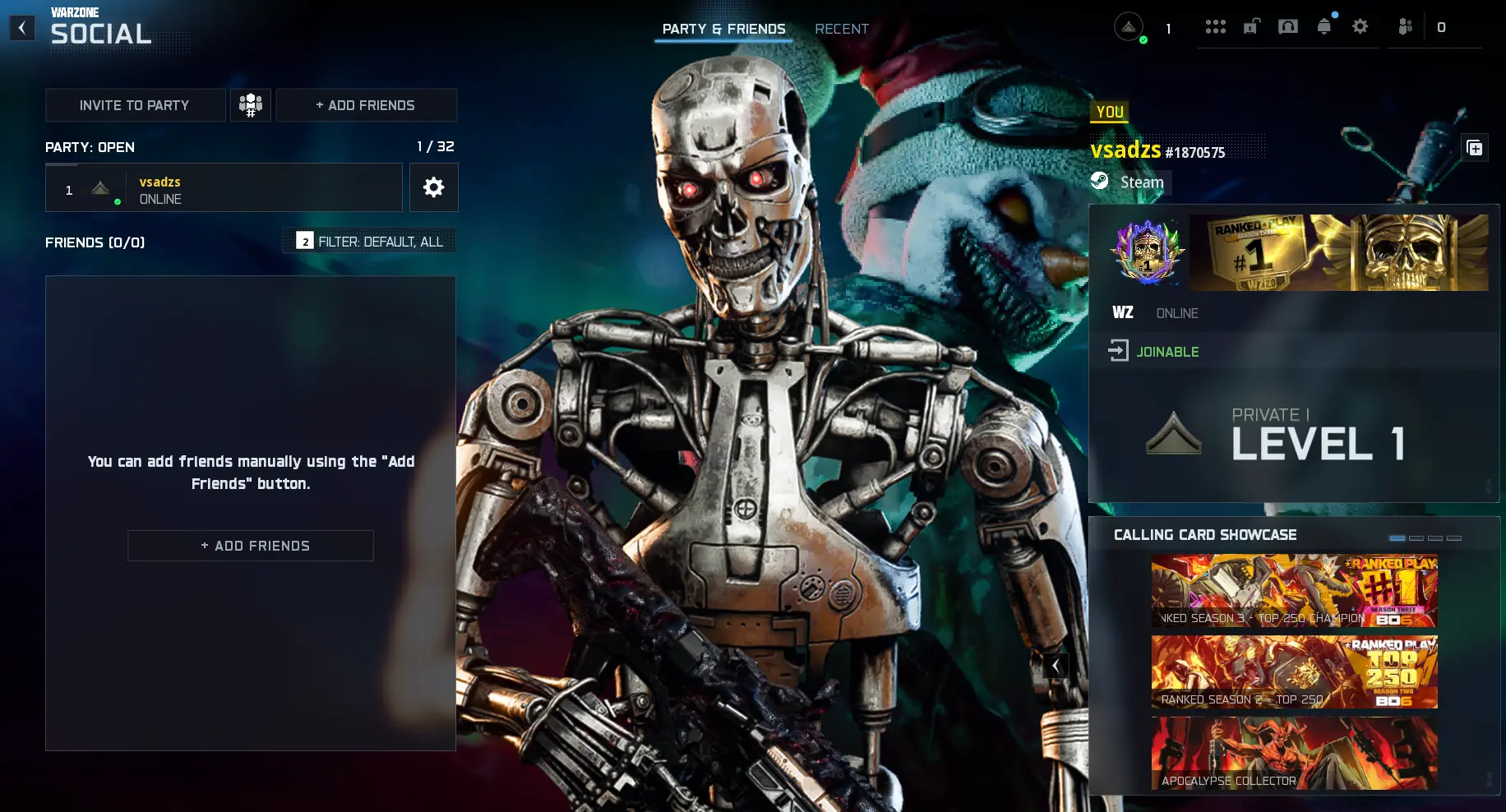Open party settings via gear next to vsadzs
This screenshot has width=1506, height=812.
pos(433,187)
